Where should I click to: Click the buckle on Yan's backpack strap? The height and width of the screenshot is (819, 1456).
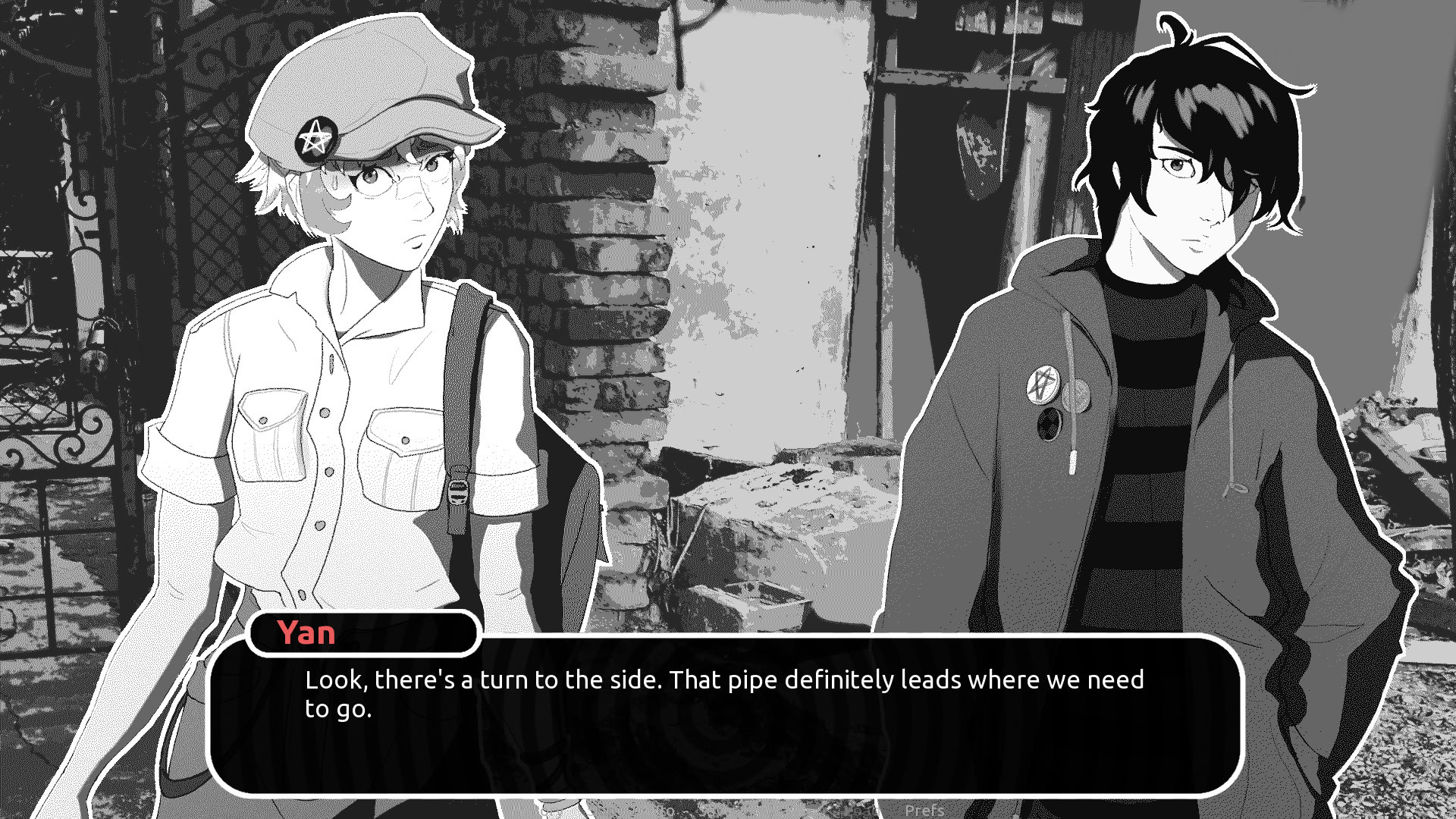(x=457, y=491)
